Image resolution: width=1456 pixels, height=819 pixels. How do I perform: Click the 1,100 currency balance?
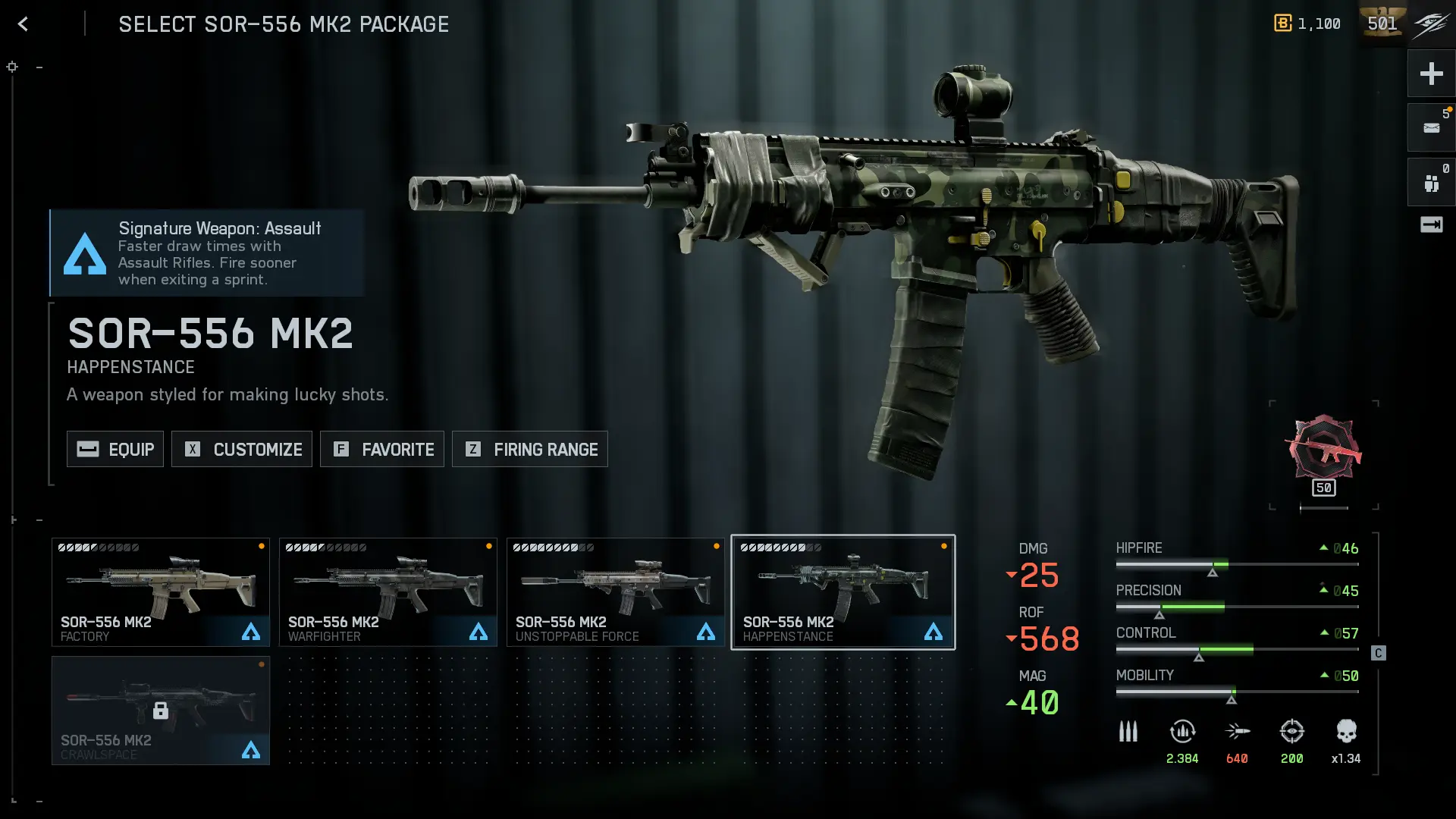(1307, 24)
